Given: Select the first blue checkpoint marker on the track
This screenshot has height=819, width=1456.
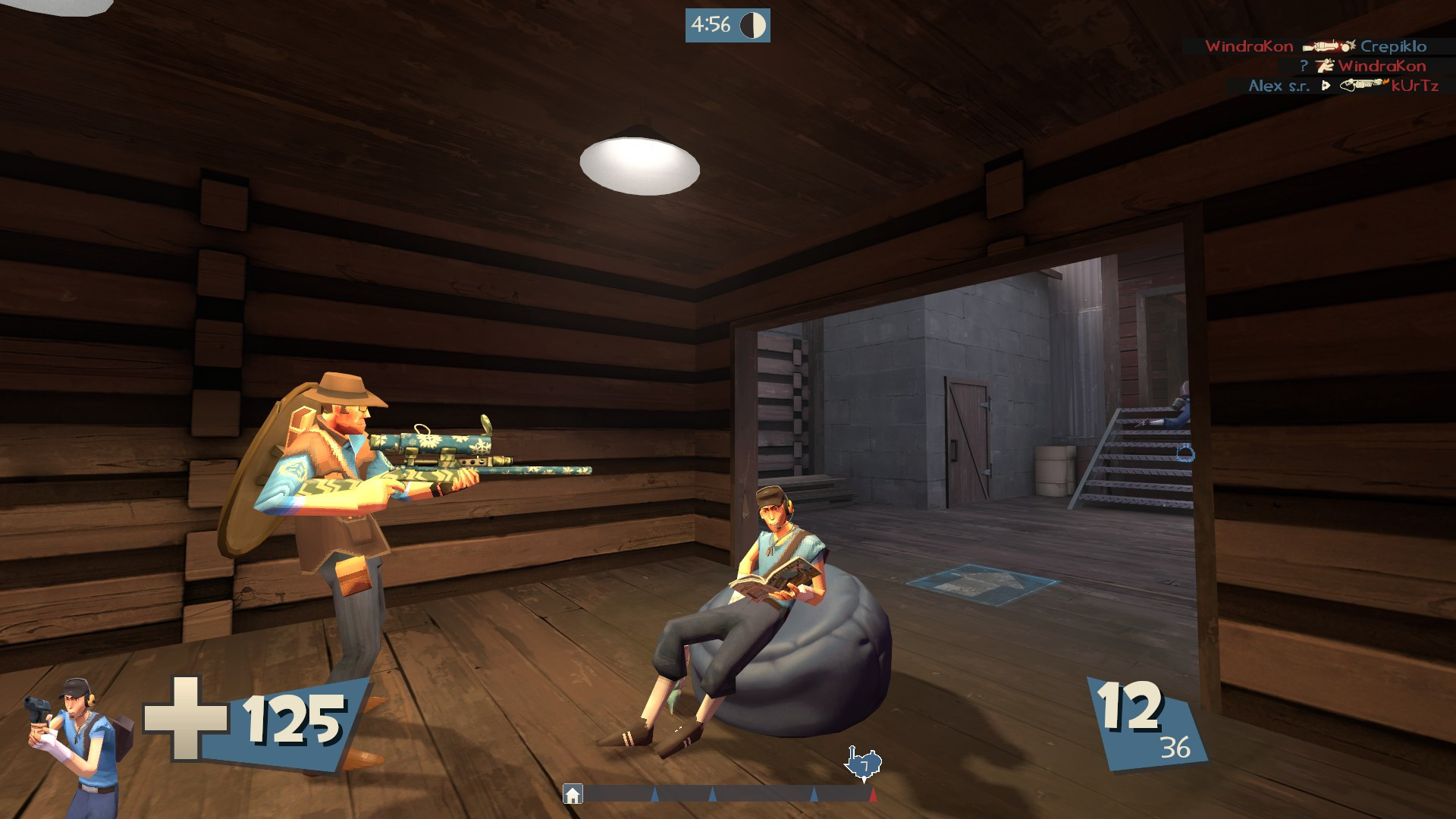Looking at the screenshot, I should (x=654, y=795).
